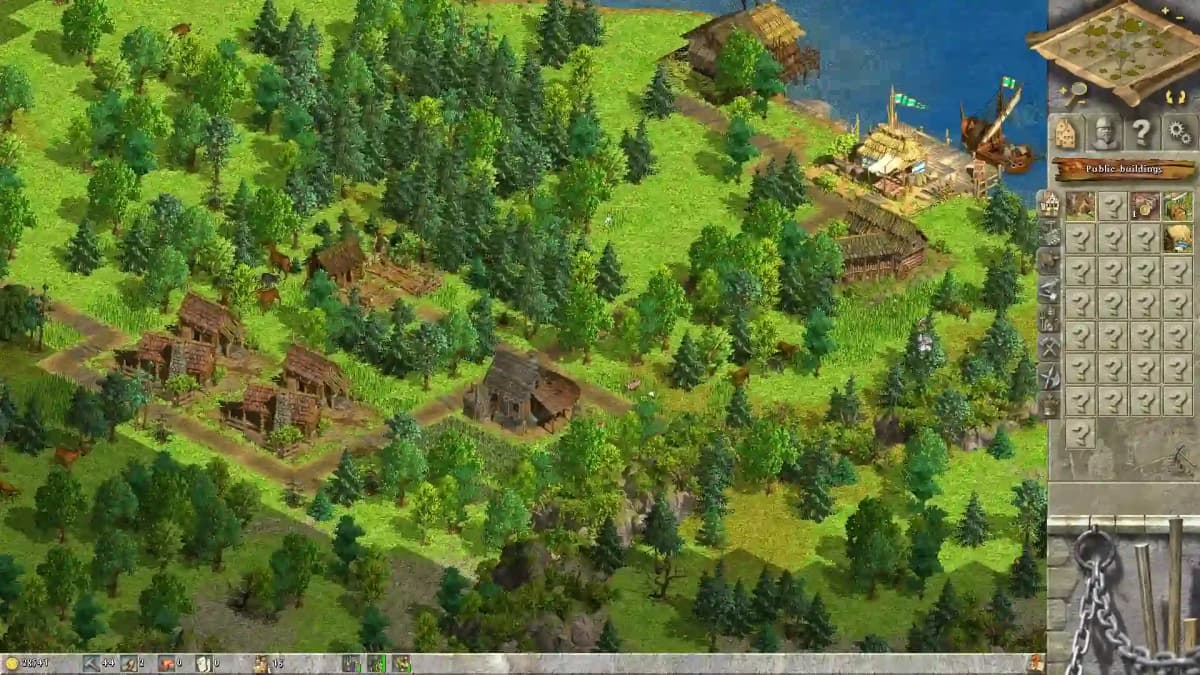
Task: Click the parchment minimap
Action: pyautogui.click(x=1120, y=48)
